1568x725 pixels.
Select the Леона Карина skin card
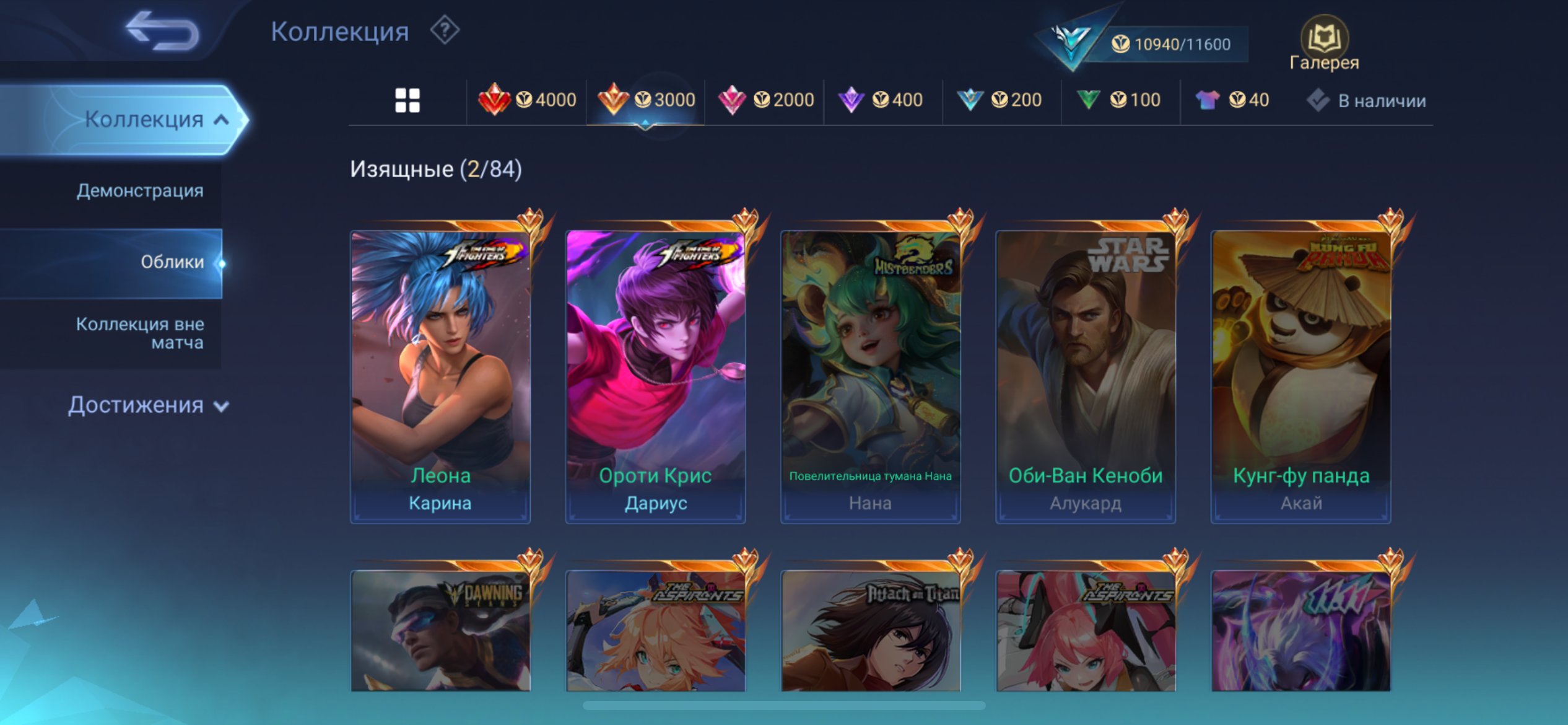pyautogui.click(x=440, y=376)
